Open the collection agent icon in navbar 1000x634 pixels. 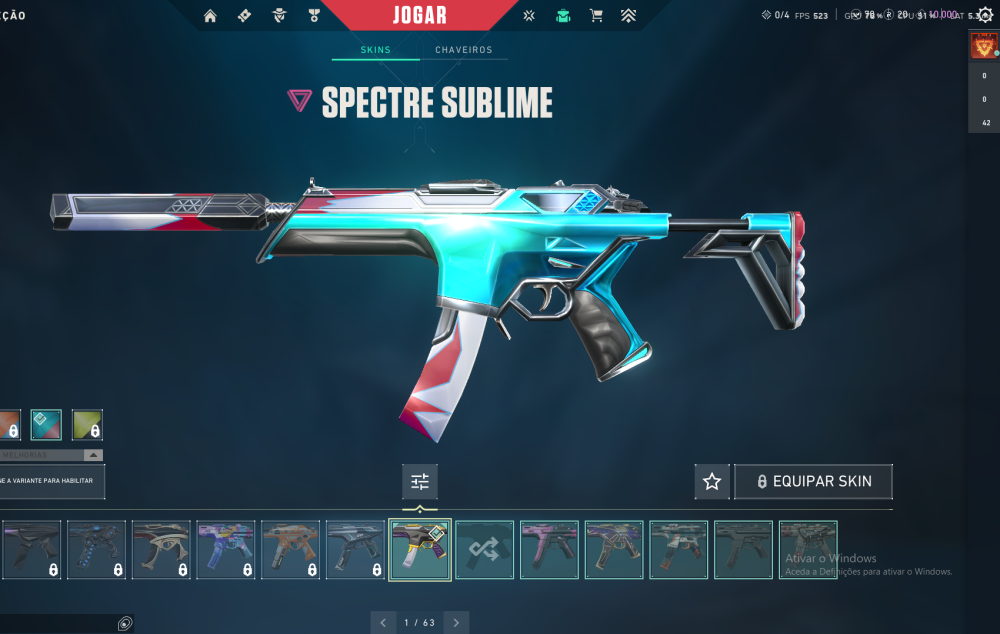(x=563, y=15)
